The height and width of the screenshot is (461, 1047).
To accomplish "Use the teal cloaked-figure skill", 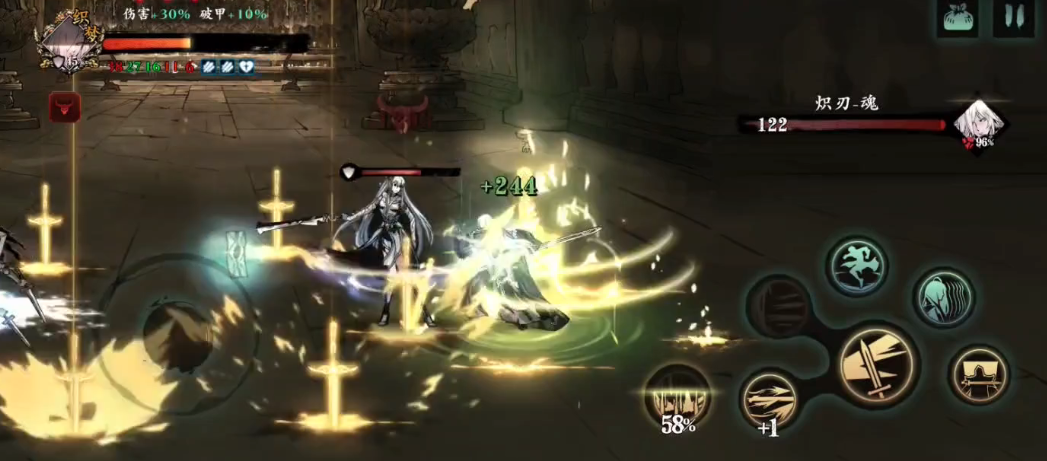I will (943, 296).
